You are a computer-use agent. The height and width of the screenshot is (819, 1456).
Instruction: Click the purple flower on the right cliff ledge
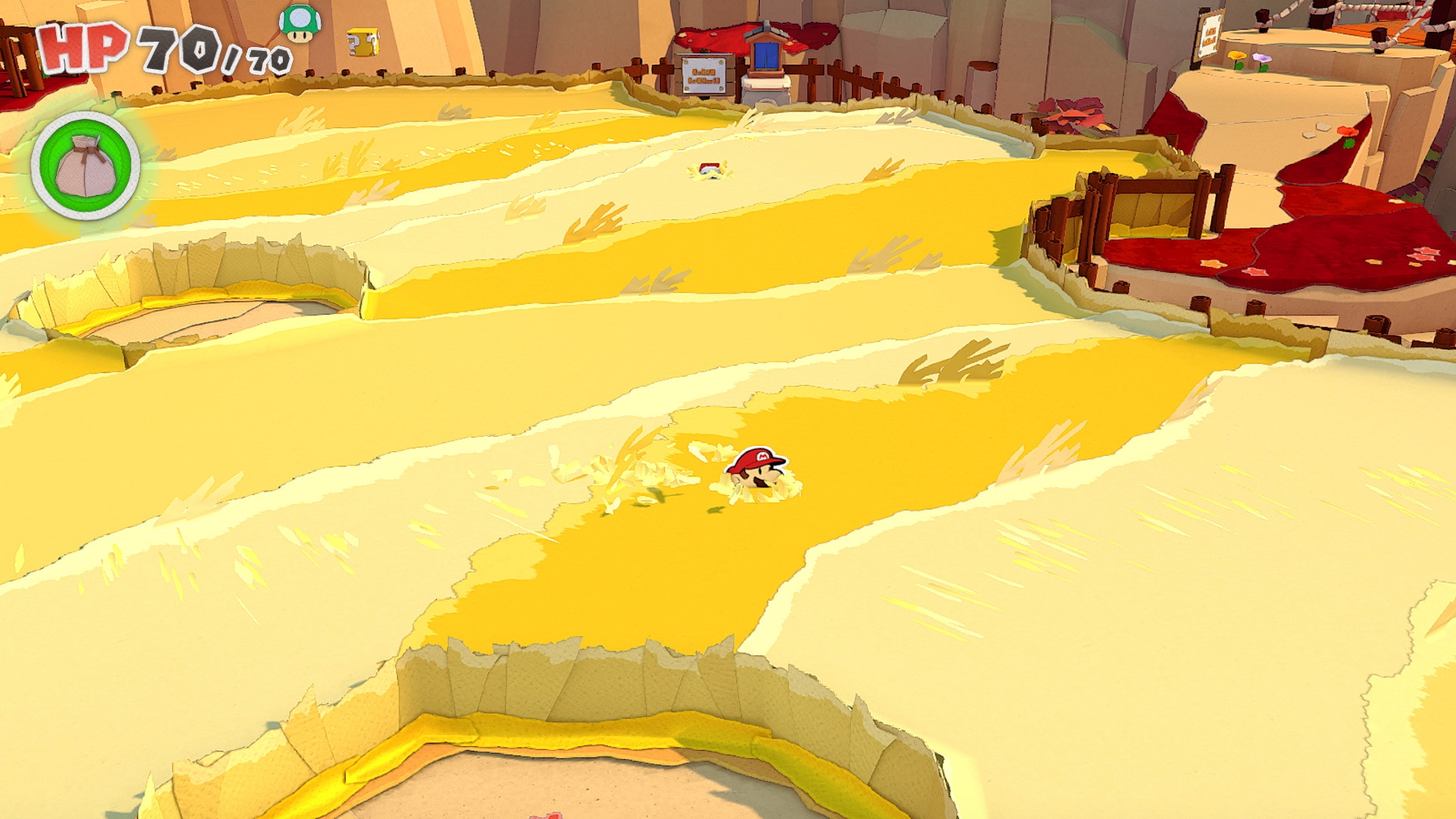coord(1262,58)
